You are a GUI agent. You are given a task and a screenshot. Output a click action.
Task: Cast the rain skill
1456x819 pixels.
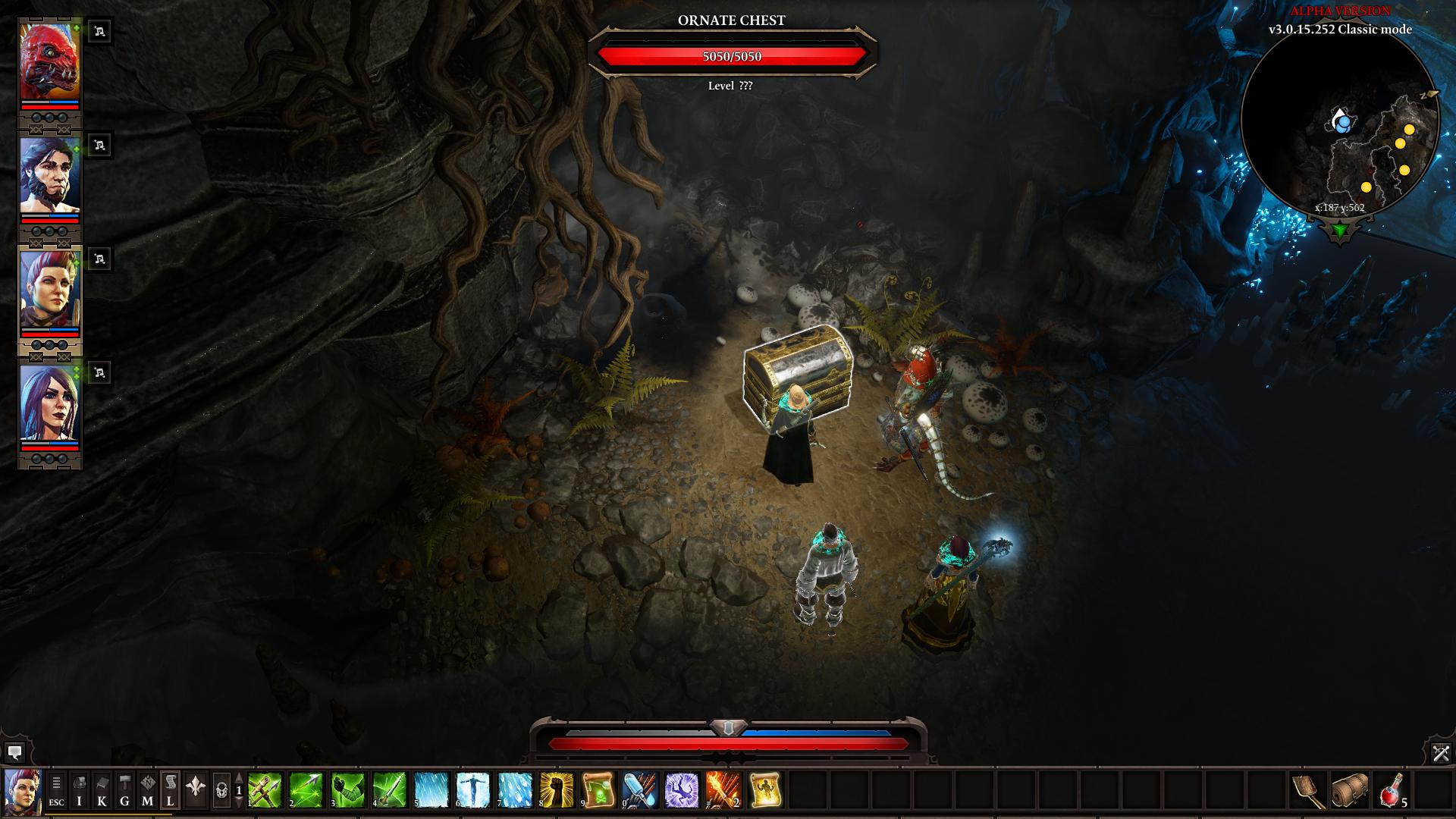[431, 790]
